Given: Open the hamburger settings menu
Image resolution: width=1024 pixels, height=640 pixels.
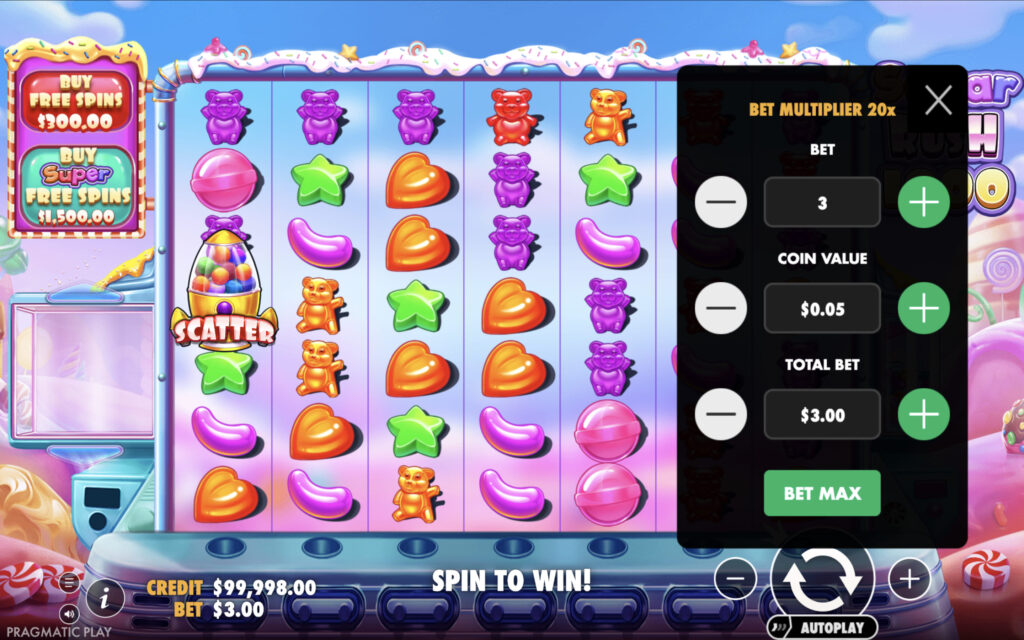Looking at the screenshot, I should point(69,581).
